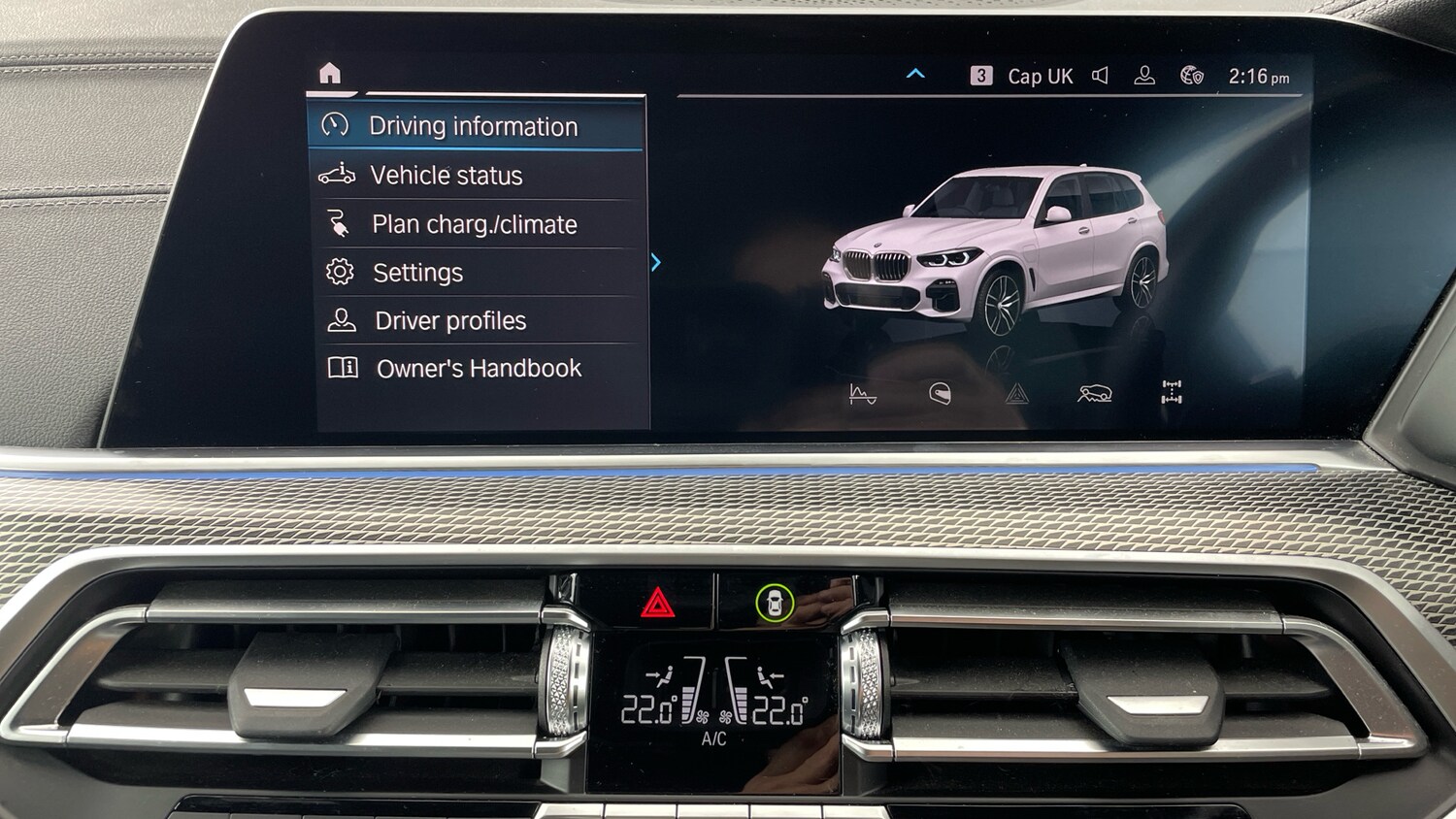This screenshot has width=1456, height=819.
Task: Open the Settings gear entry
Action: (x=476, y=273)
